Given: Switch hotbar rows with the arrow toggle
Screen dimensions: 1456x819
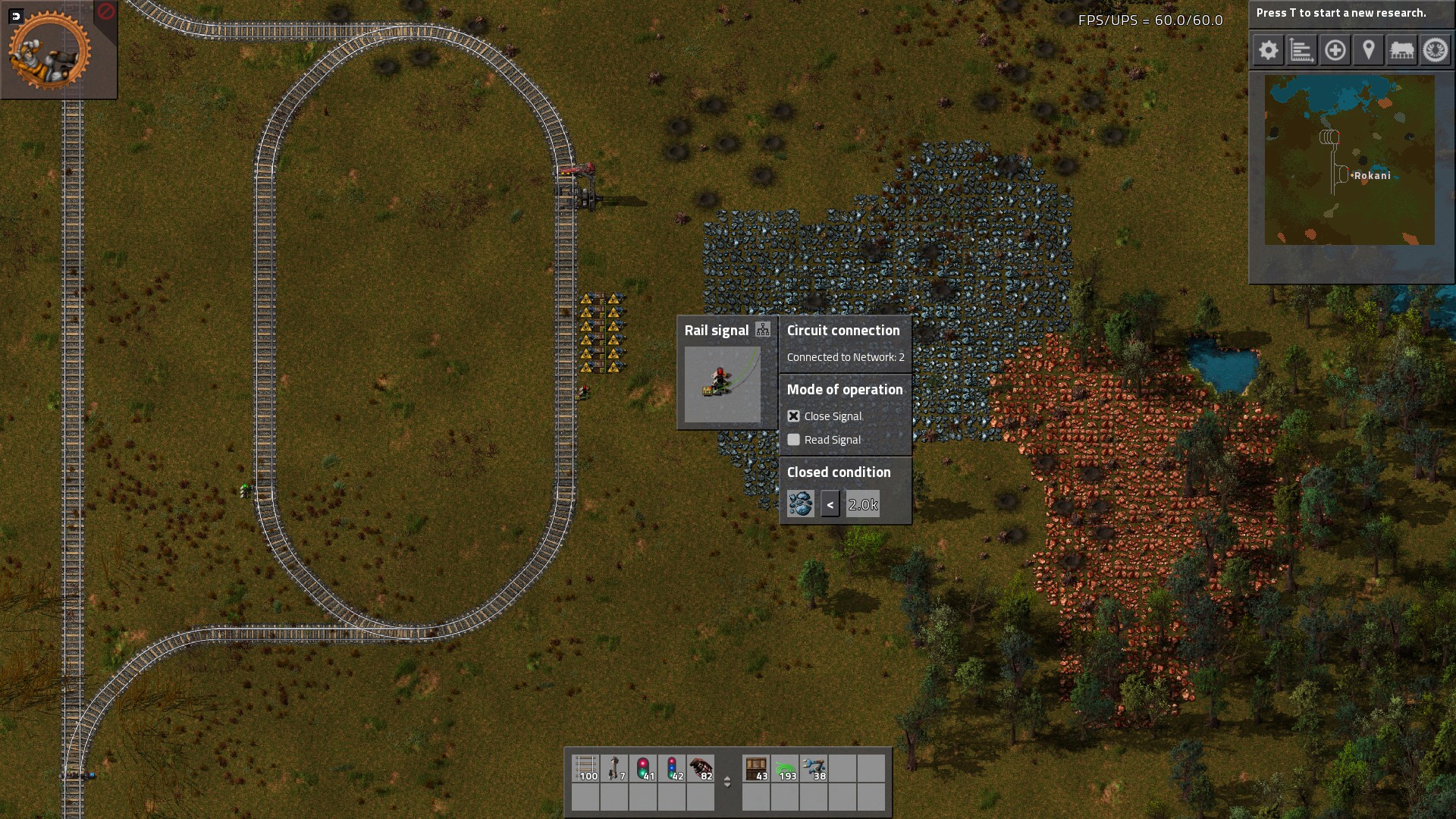Looking at the screenshot, I should click(x=727, y=782).
